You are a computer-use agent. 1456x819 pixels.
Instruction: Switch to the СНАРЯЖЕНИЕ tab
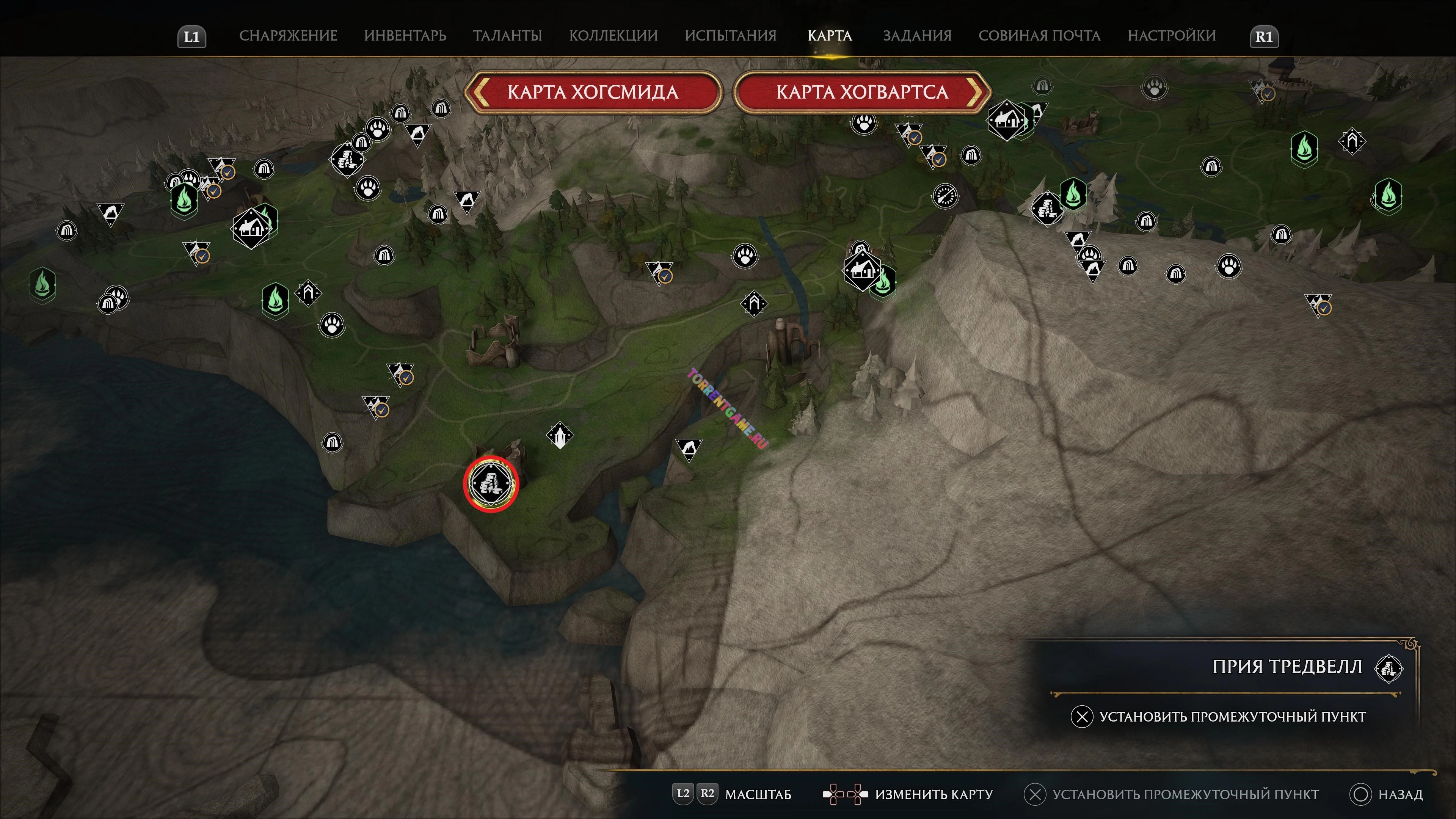(x=288, y=36)
